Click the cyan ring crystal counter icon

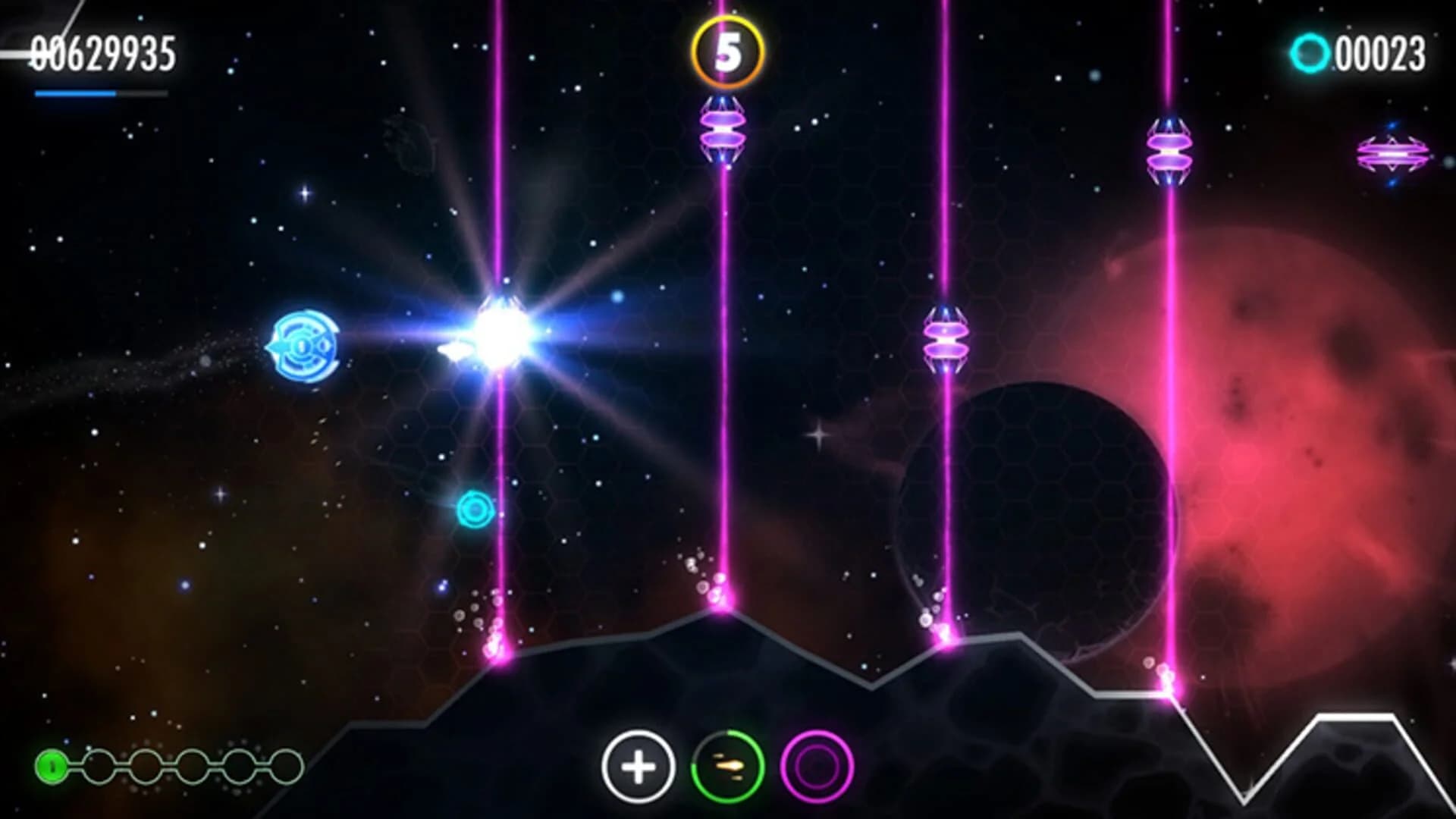1312,52
